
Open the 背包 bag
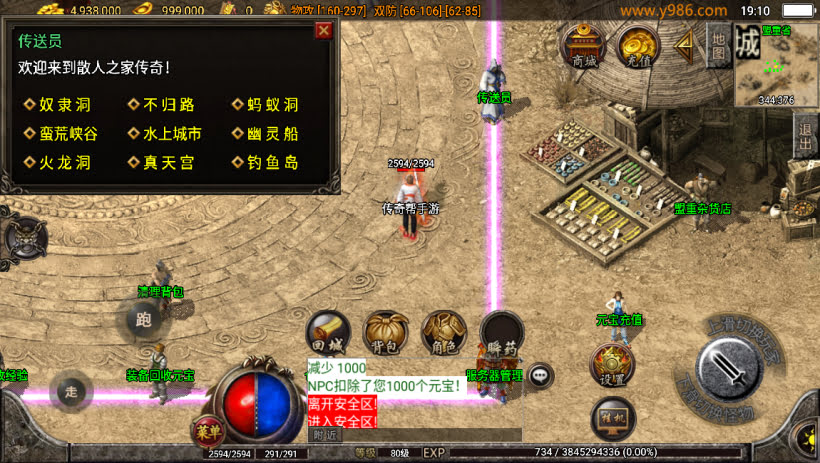pos(385,332)
